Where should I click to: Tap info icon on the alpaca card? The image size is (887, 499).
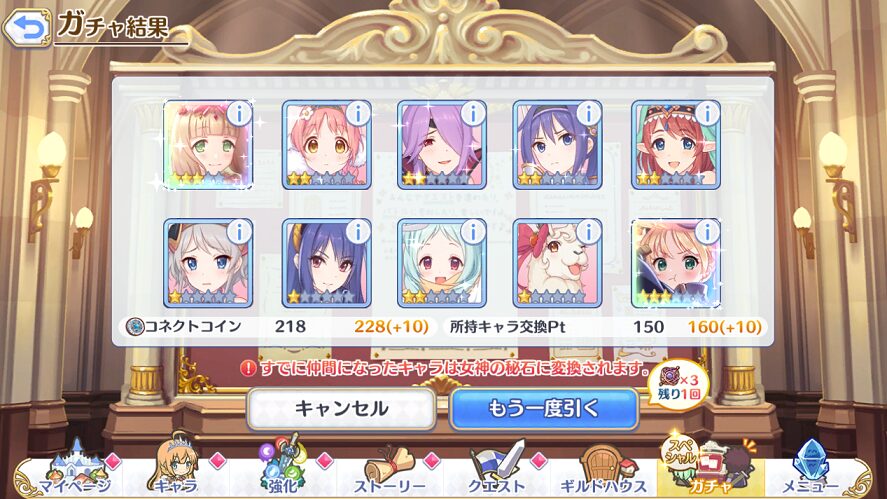589,232
